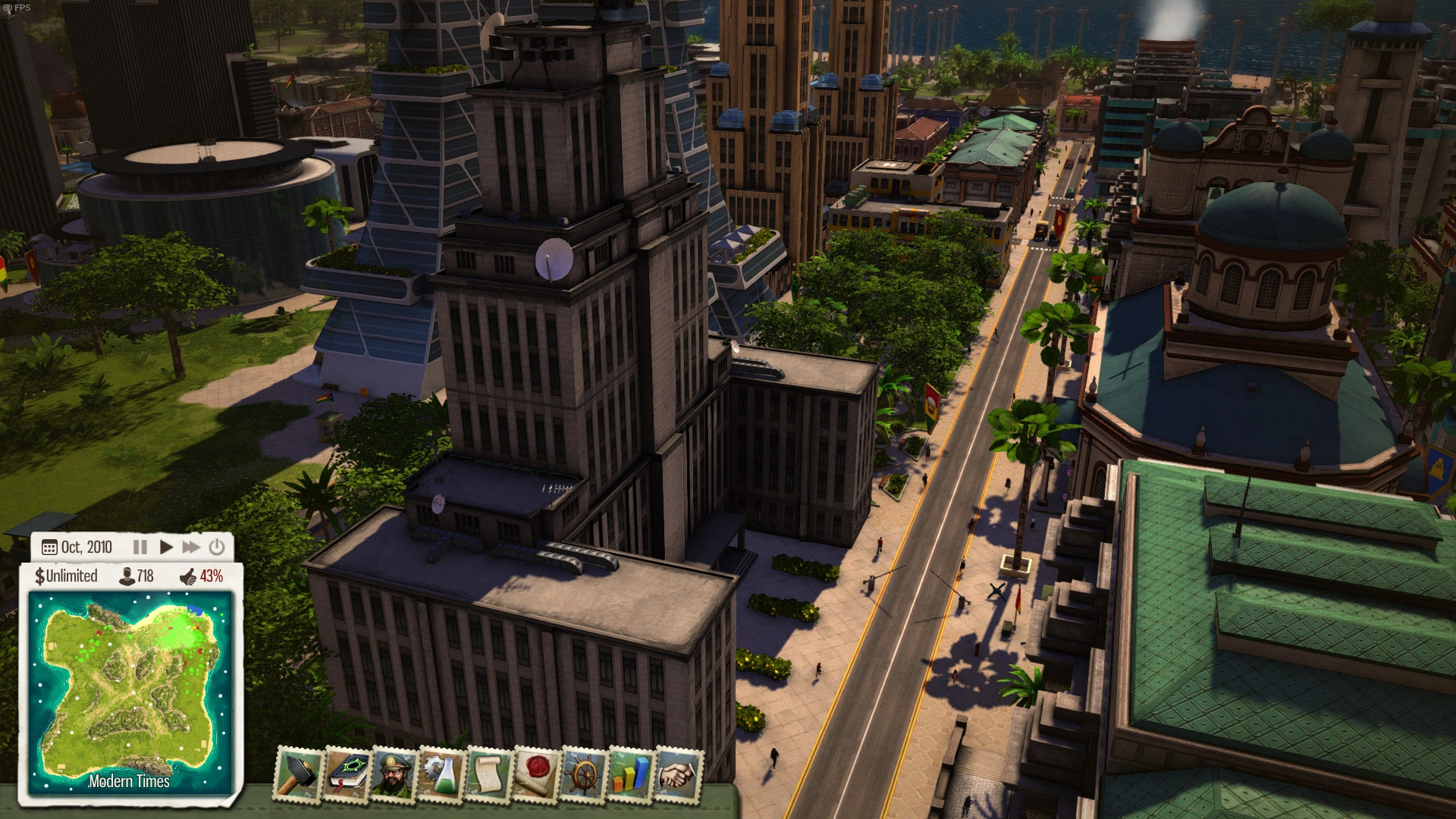Set game speed to normal play
The width and height of the screenshot is (1456, 819).
[166, 547]
